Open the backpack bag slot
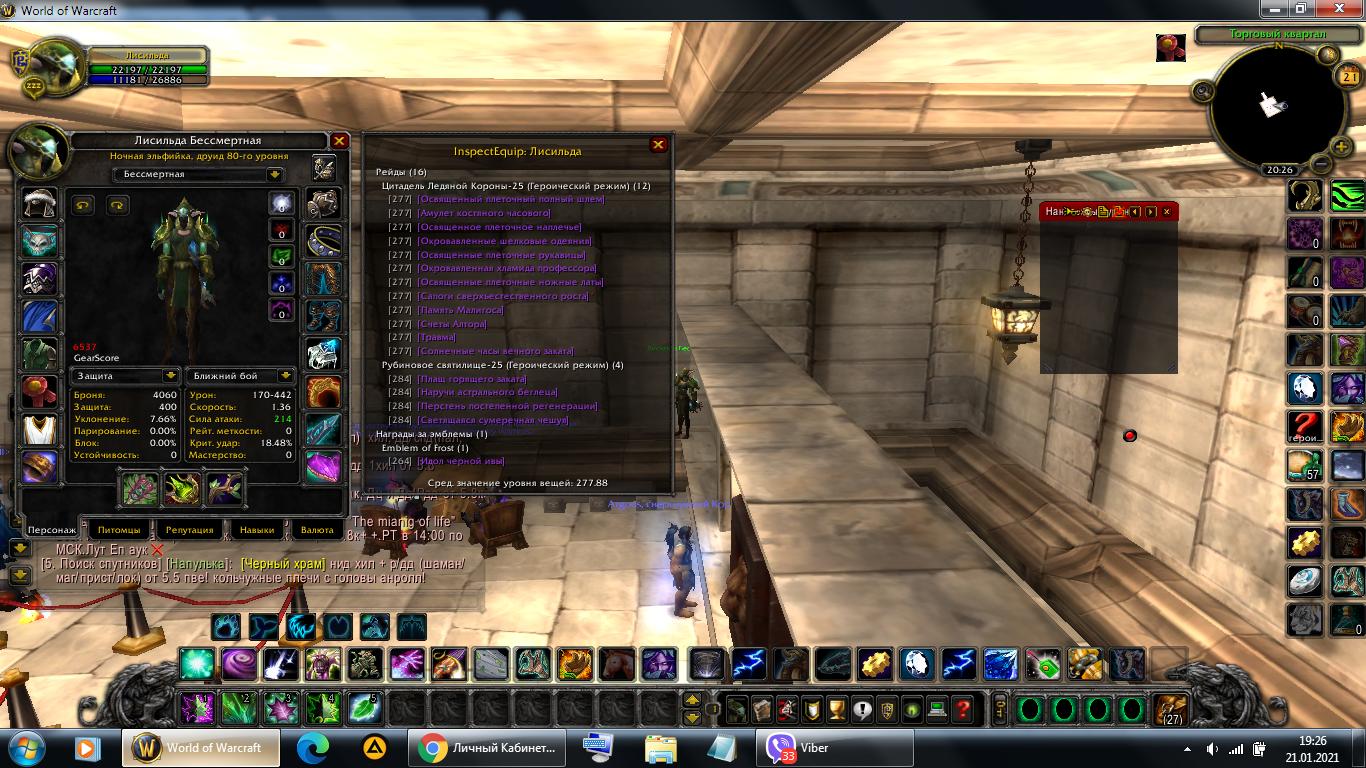Image resolution: width=1366 pixels, height=768 pixels. (x=1170, y=710)
